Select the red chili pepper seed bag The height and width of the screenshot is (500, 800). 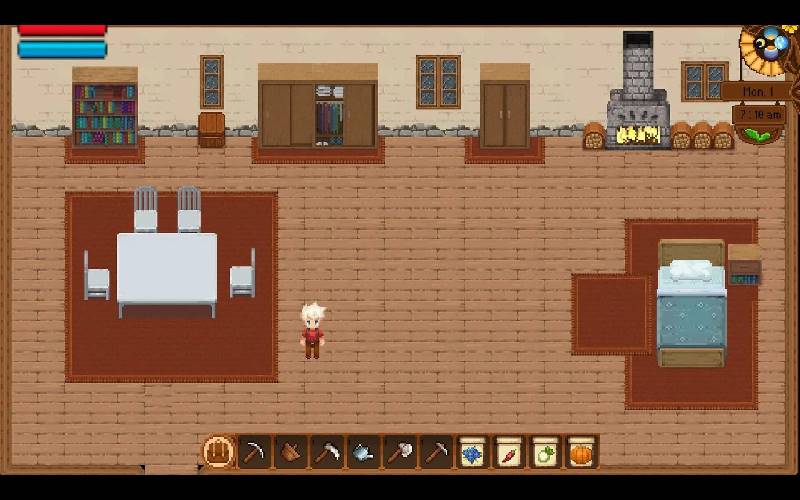[509, 452]
